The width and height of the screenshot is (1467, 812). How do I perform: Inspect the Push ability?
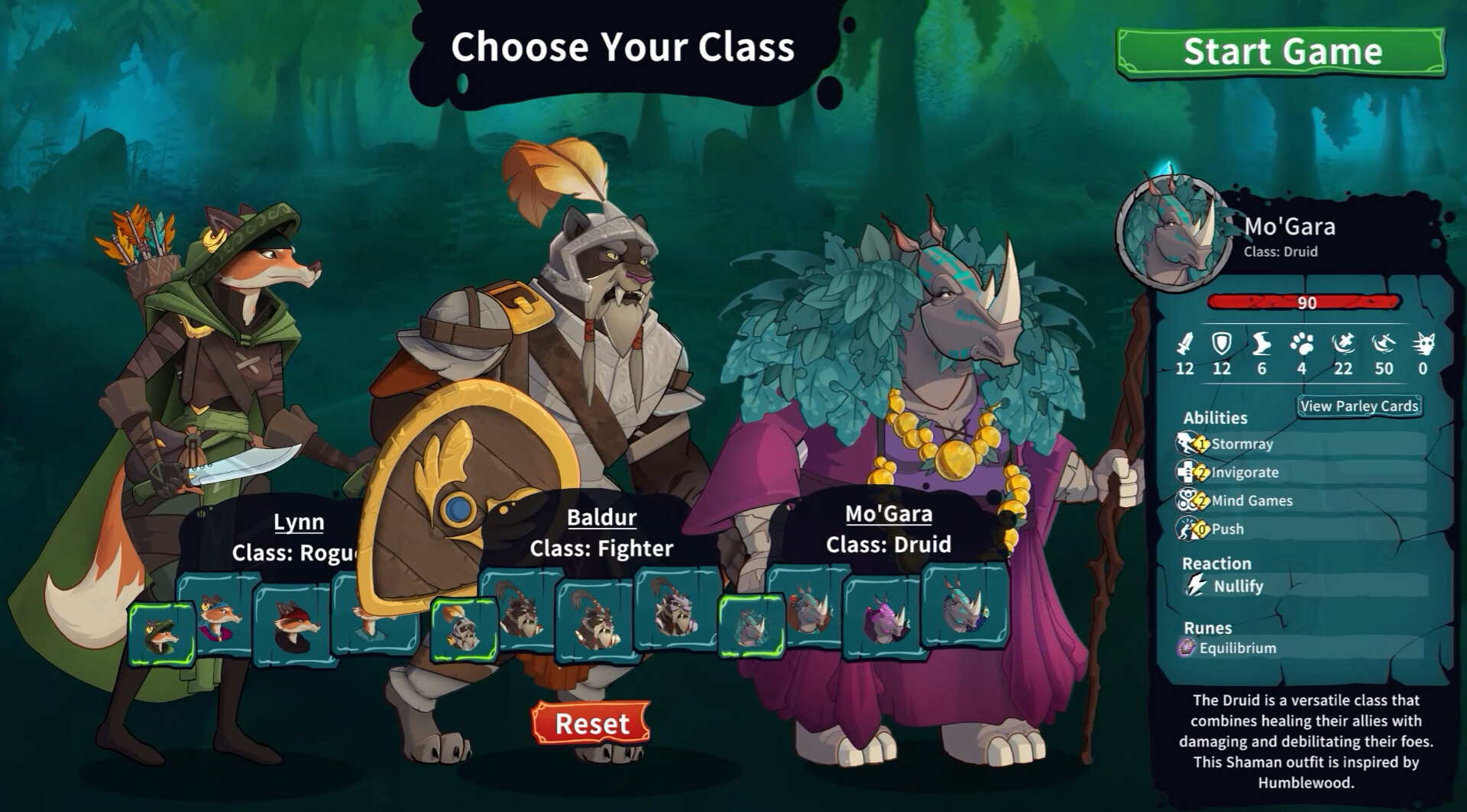[1227, 529]
